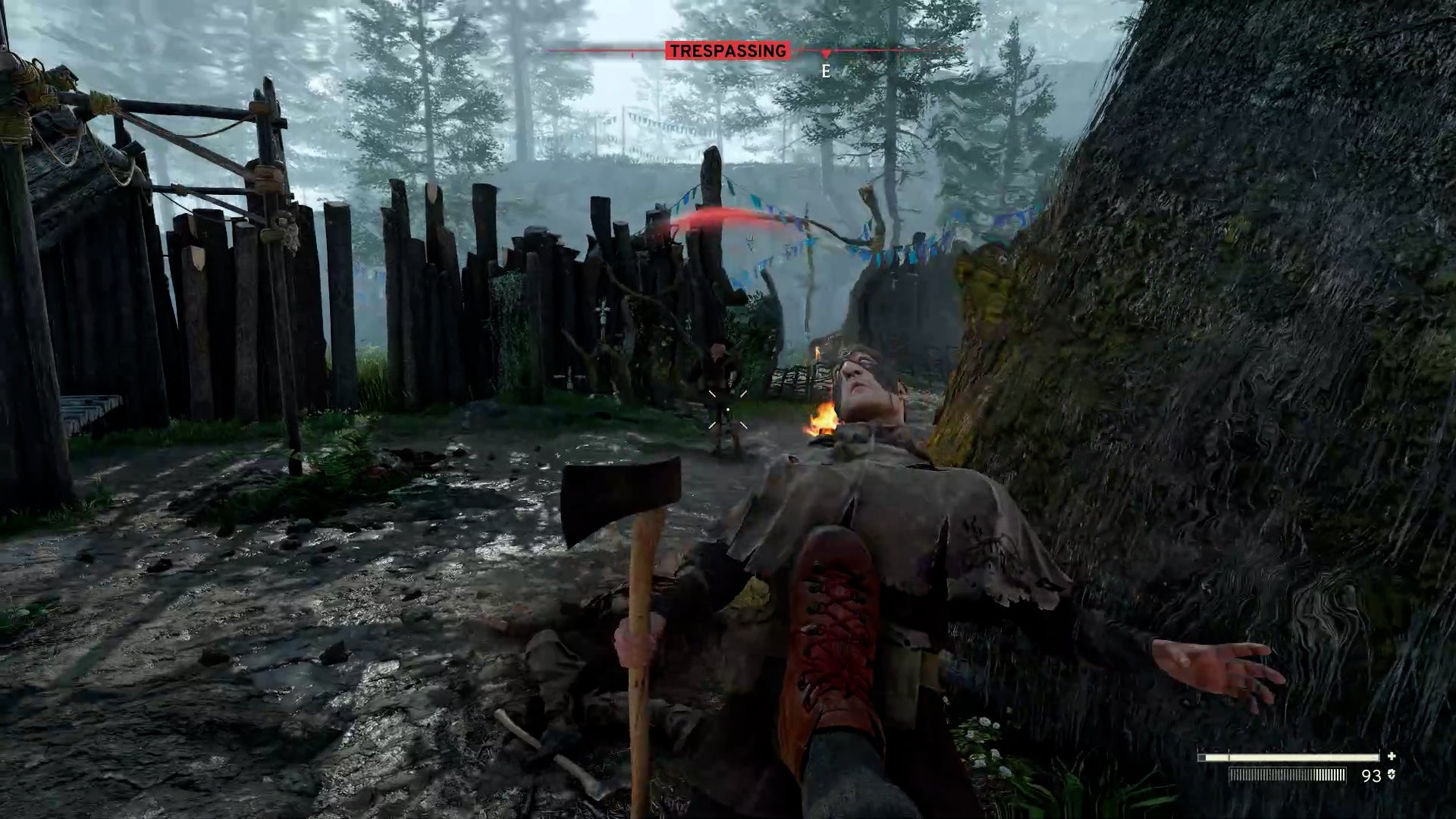Select the red marker on the compass
The height and width of the screenshot is (819, 1456).
coord(826,54)
